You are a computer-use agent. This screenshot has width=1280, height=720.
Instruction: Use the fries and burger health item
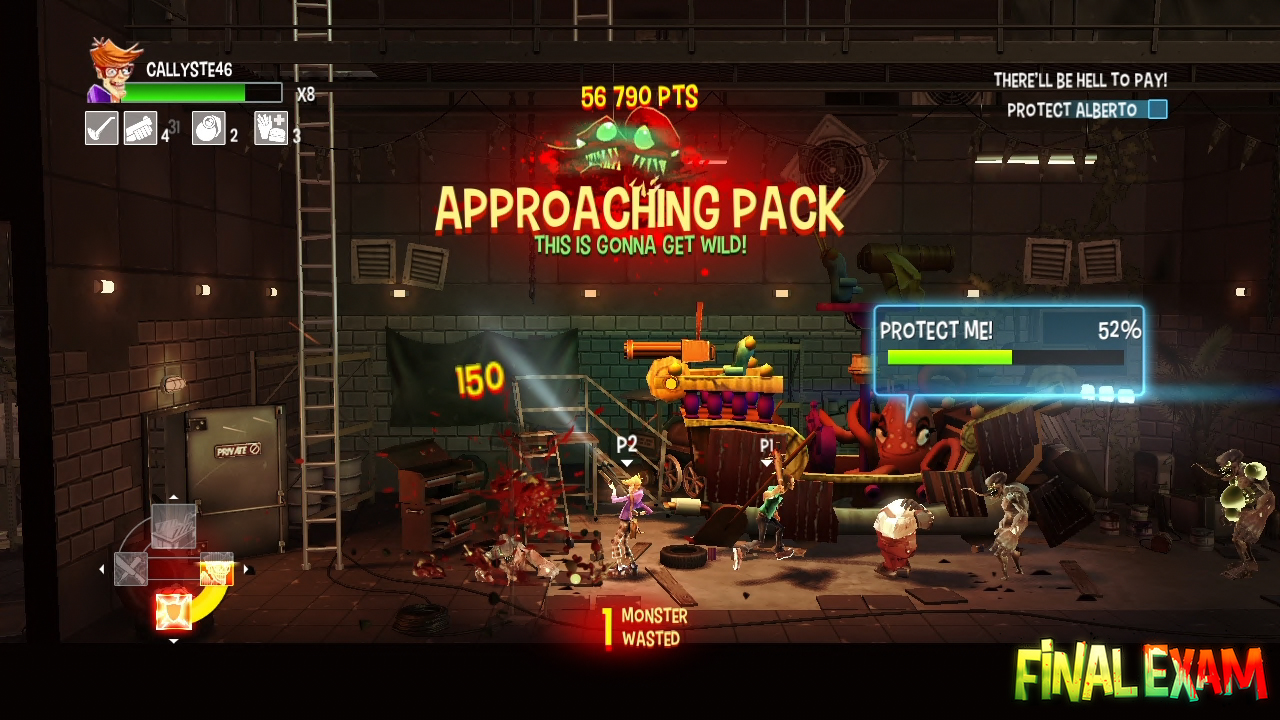pyautogui.click(x=271, y=128)
